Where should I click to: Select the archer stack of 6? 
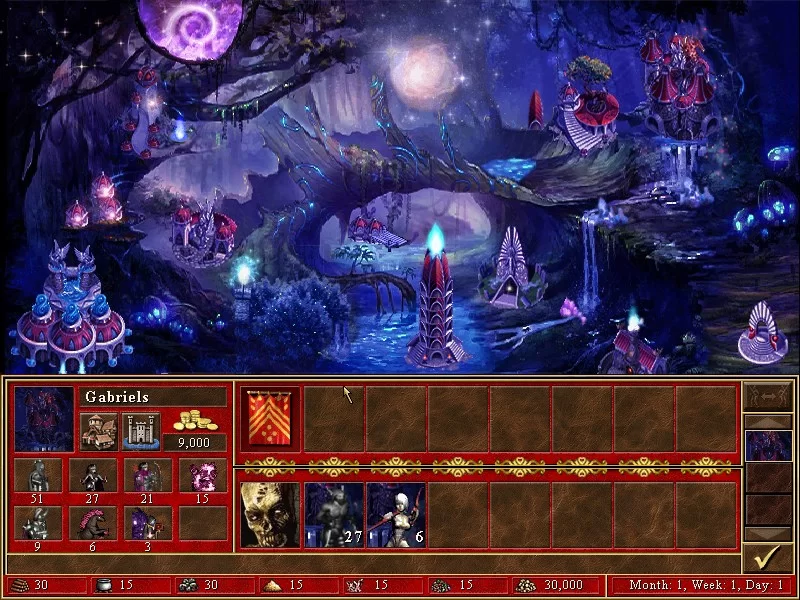click(396, 515)
